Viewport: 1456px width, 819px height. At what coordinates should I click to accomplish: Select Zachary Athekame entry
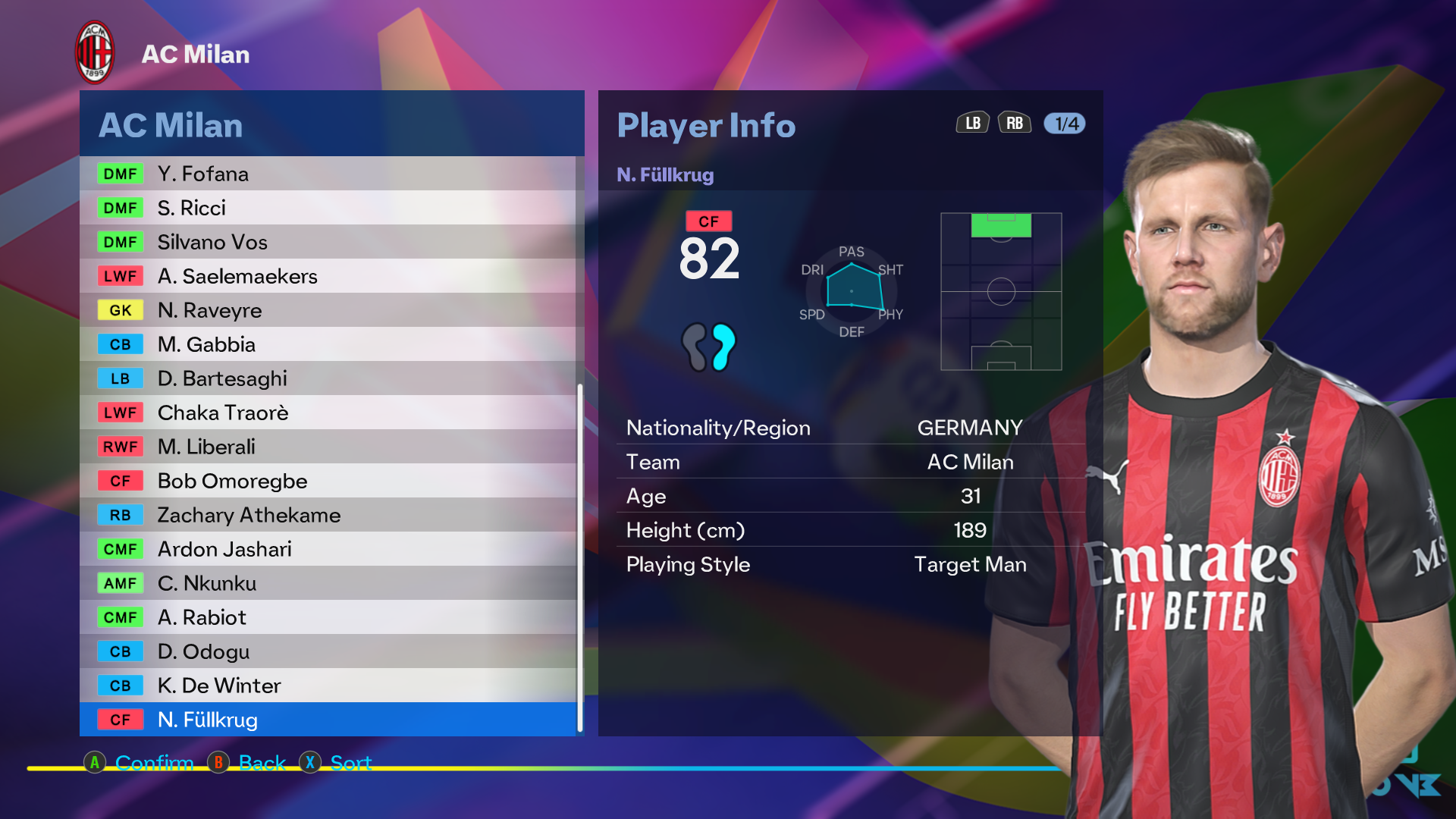click(x=328, y=515)
